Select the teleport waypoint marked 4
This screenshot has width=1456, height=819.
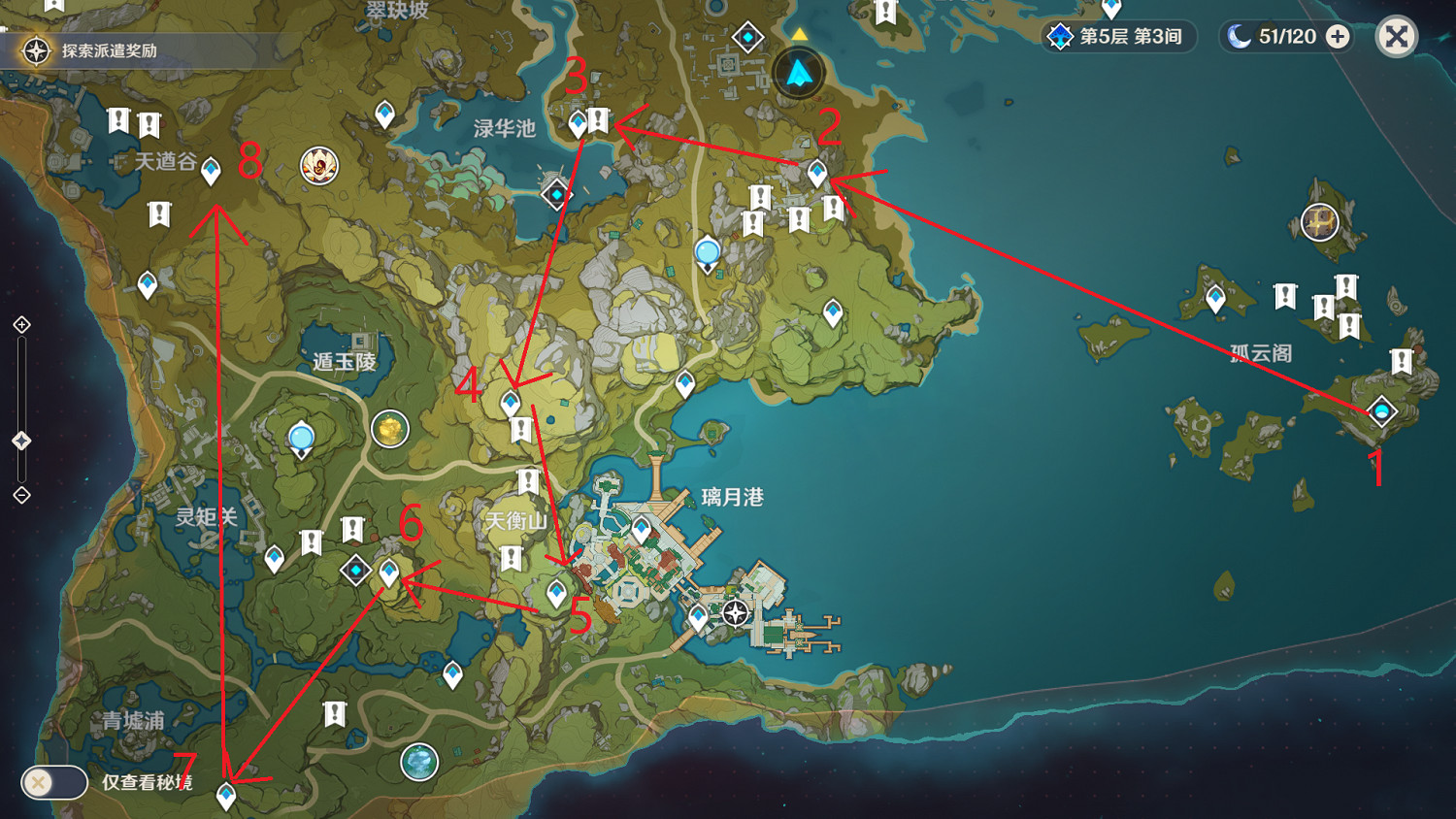tap(510, 401)
